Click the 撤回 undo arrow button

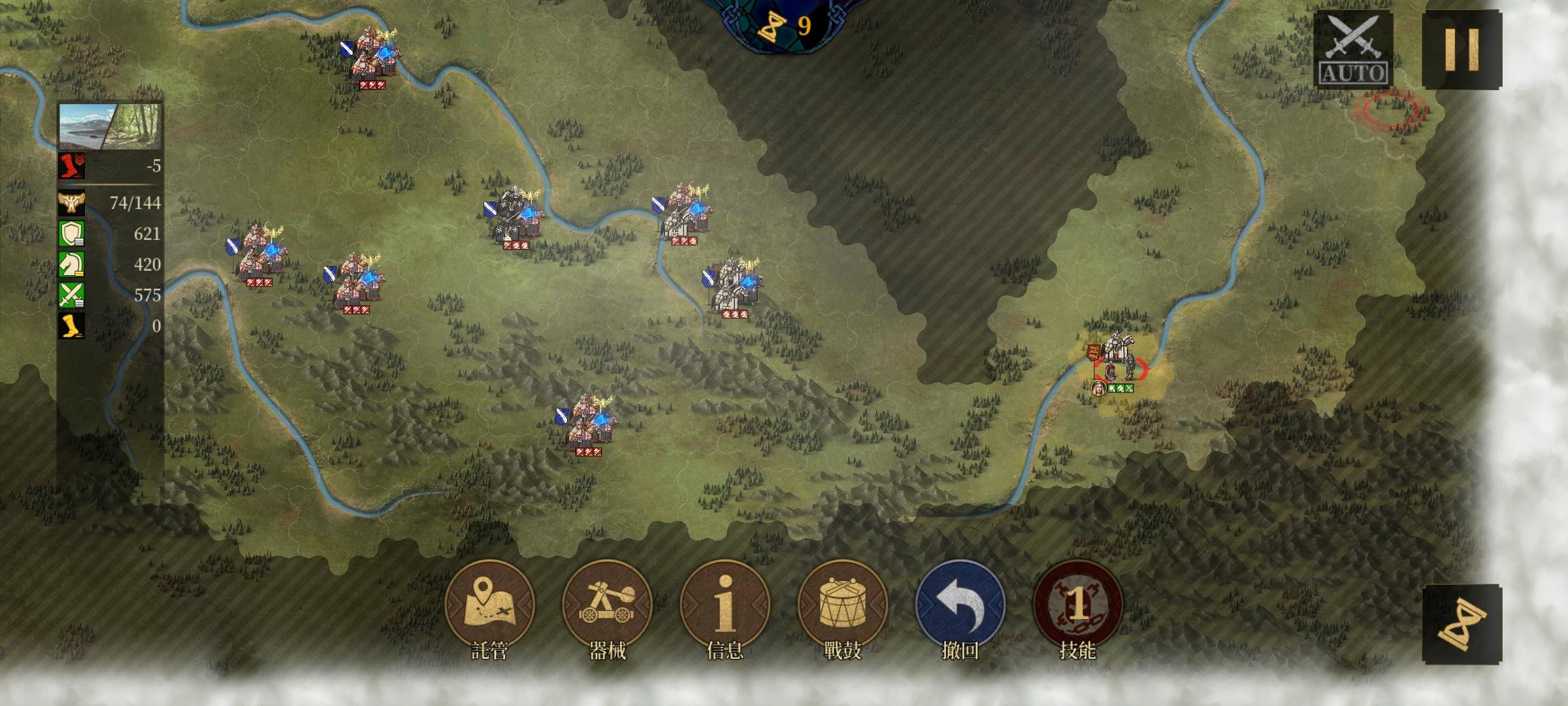pos(960,605)
